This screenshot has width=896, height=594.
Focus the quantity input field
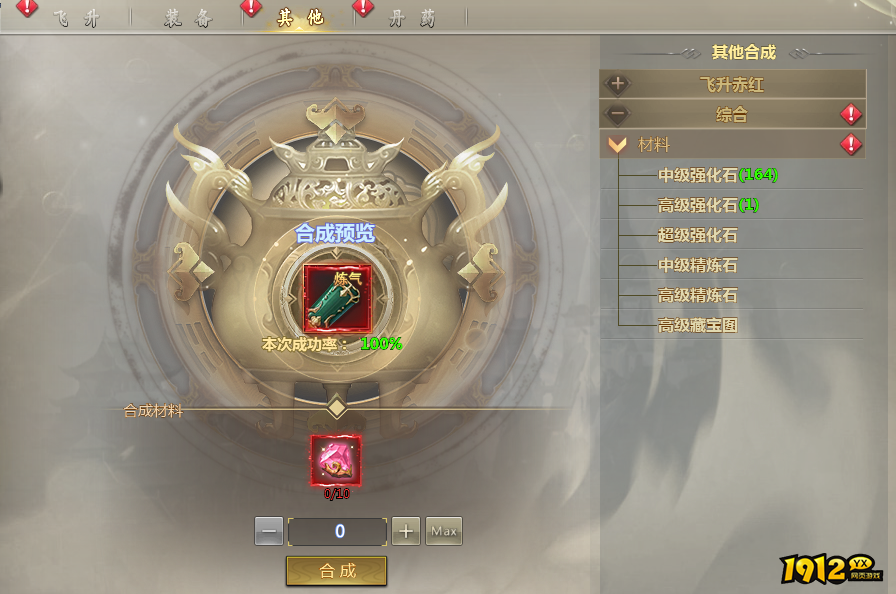(337, 531)
